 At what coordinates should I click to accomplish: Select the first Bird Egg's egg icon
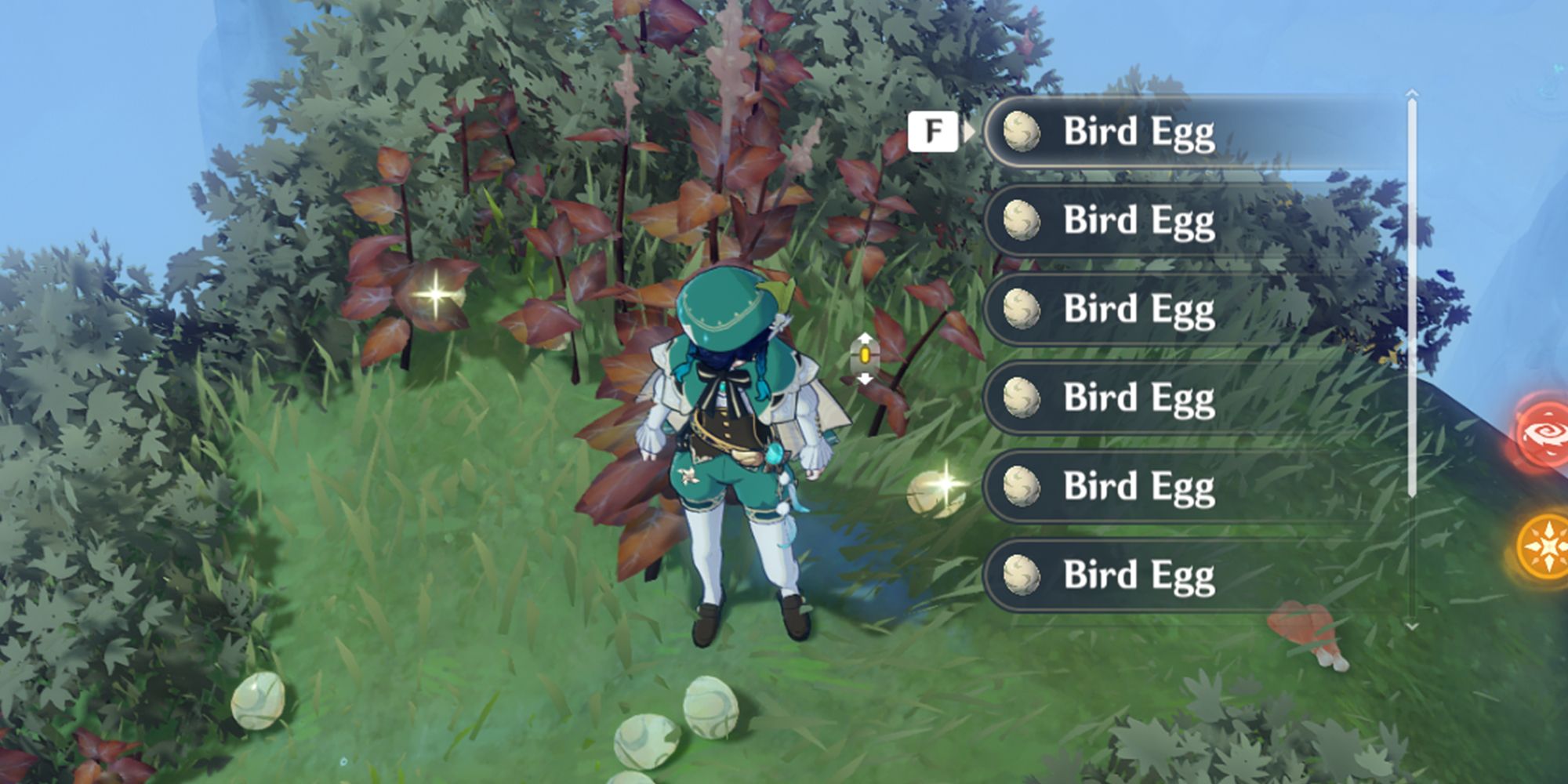pyautogui.click(x=1022, y=133)
